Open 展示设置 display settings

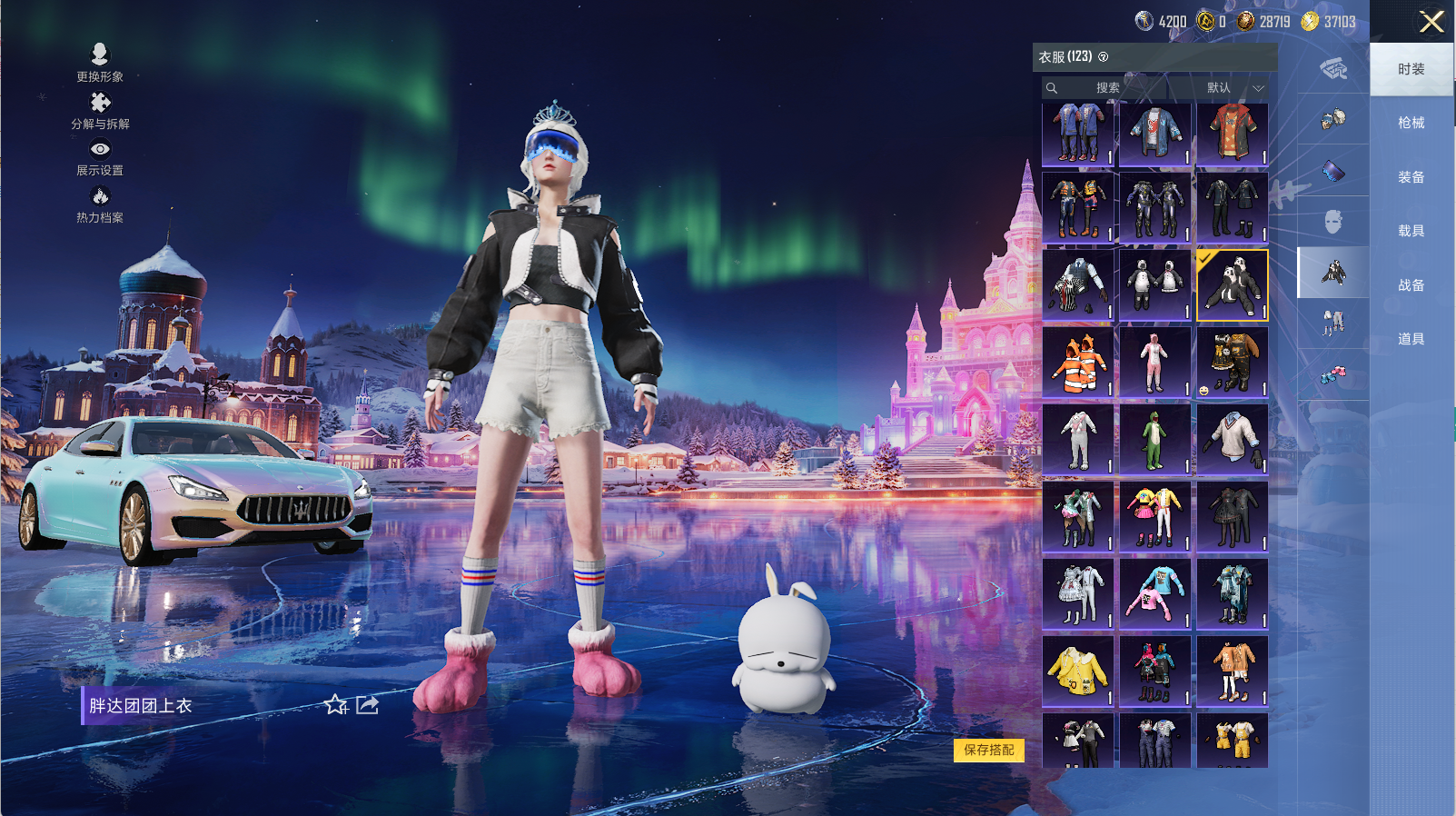(x=100, y=157)
